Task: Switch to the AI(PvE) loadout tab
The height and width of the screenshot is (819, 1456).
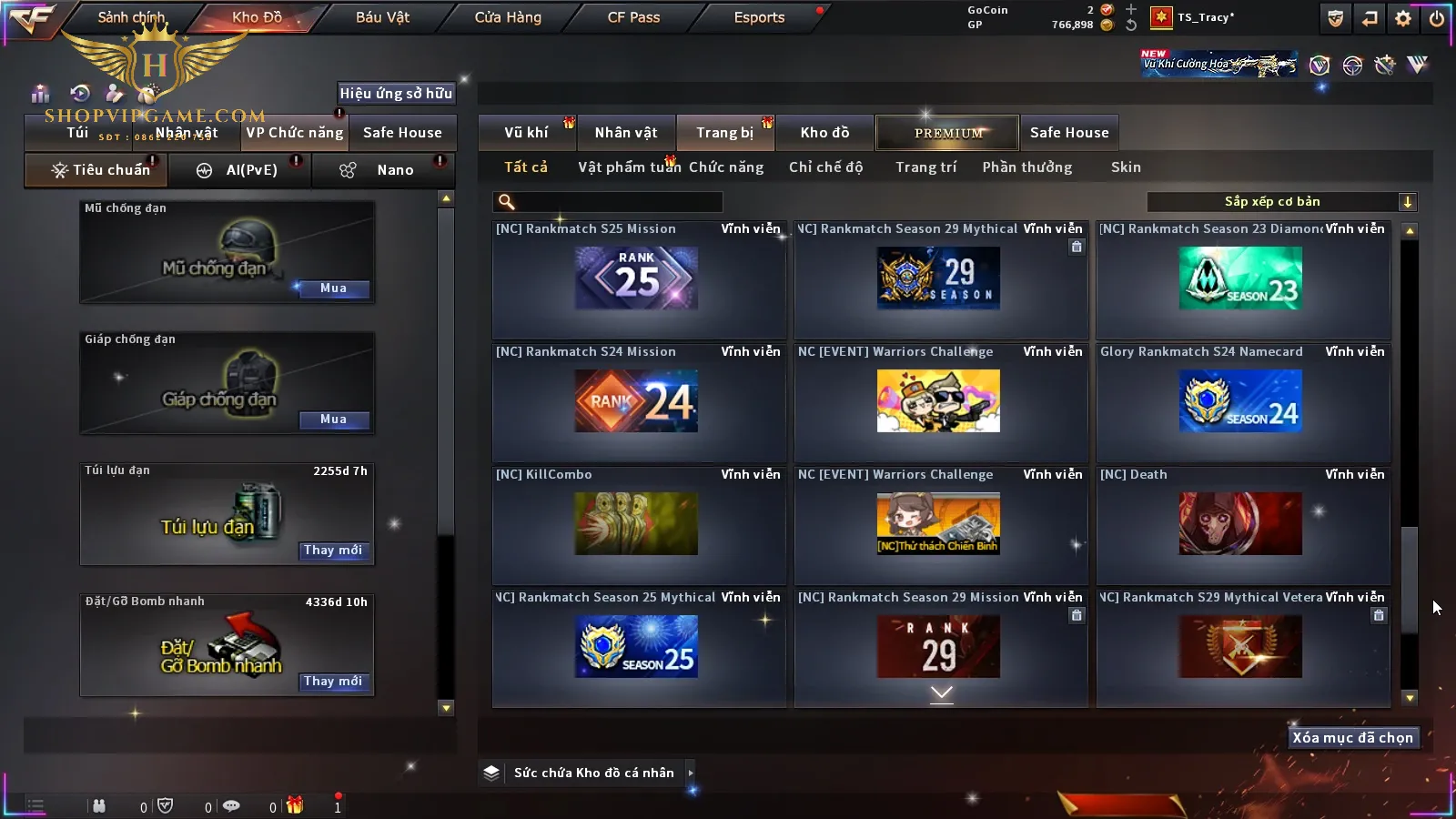Action: pyautogui.click(x=238, y=170)
